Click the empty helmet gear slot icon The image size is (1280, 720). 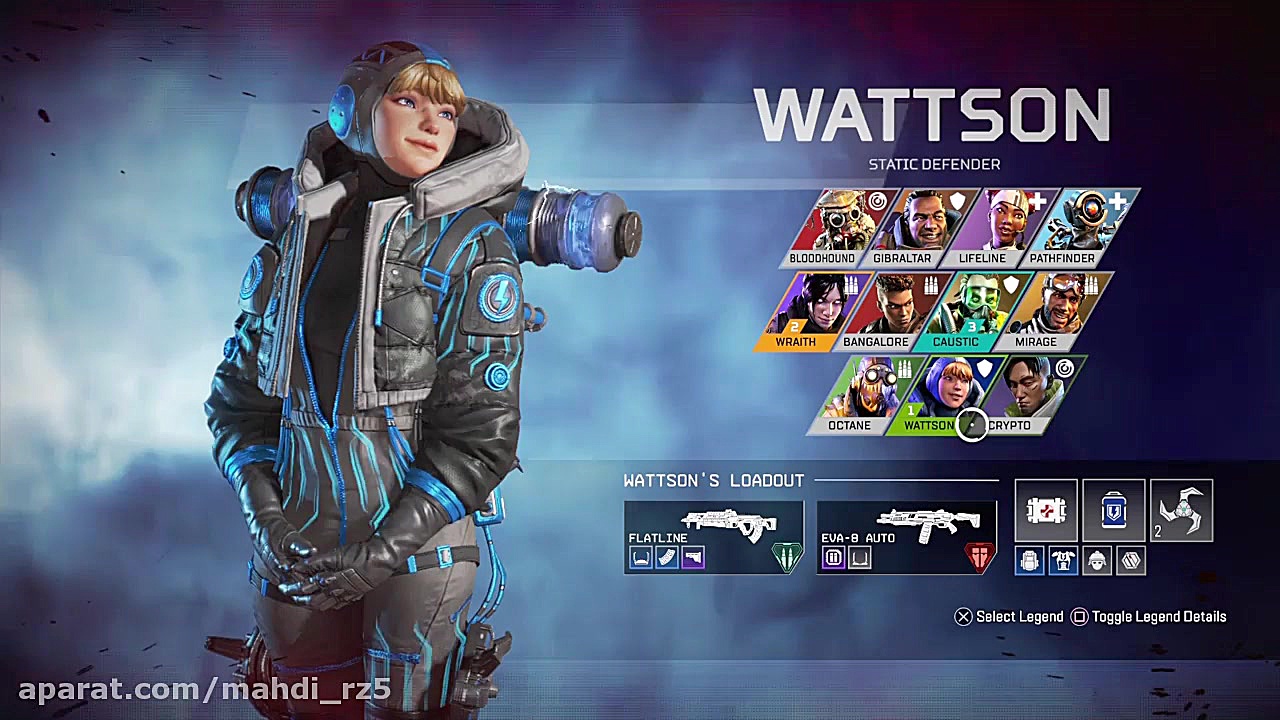(1097, 560)
